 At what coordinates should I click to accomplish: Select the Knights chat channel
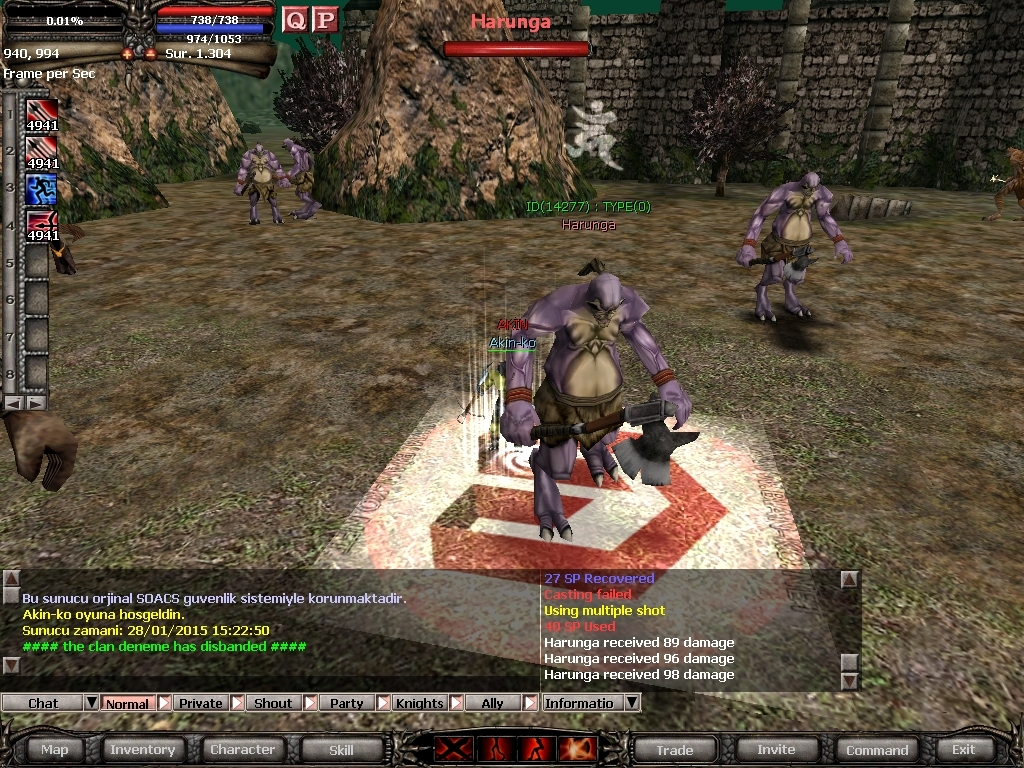pos(419,703)
